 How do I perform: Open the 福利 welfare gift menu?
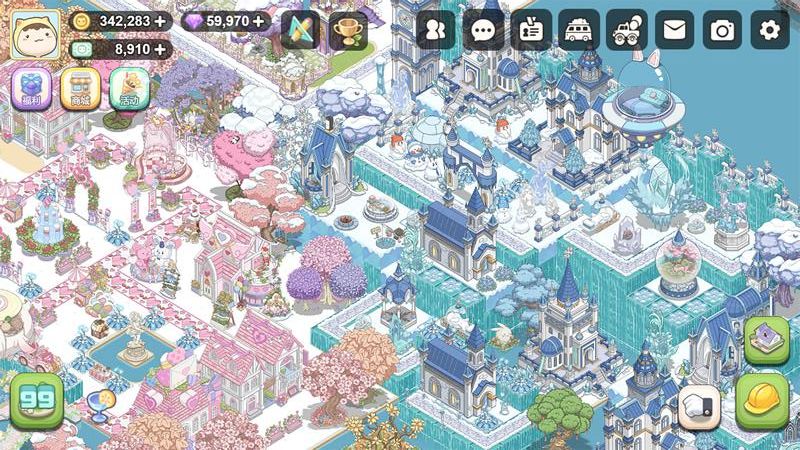[30, 89]
